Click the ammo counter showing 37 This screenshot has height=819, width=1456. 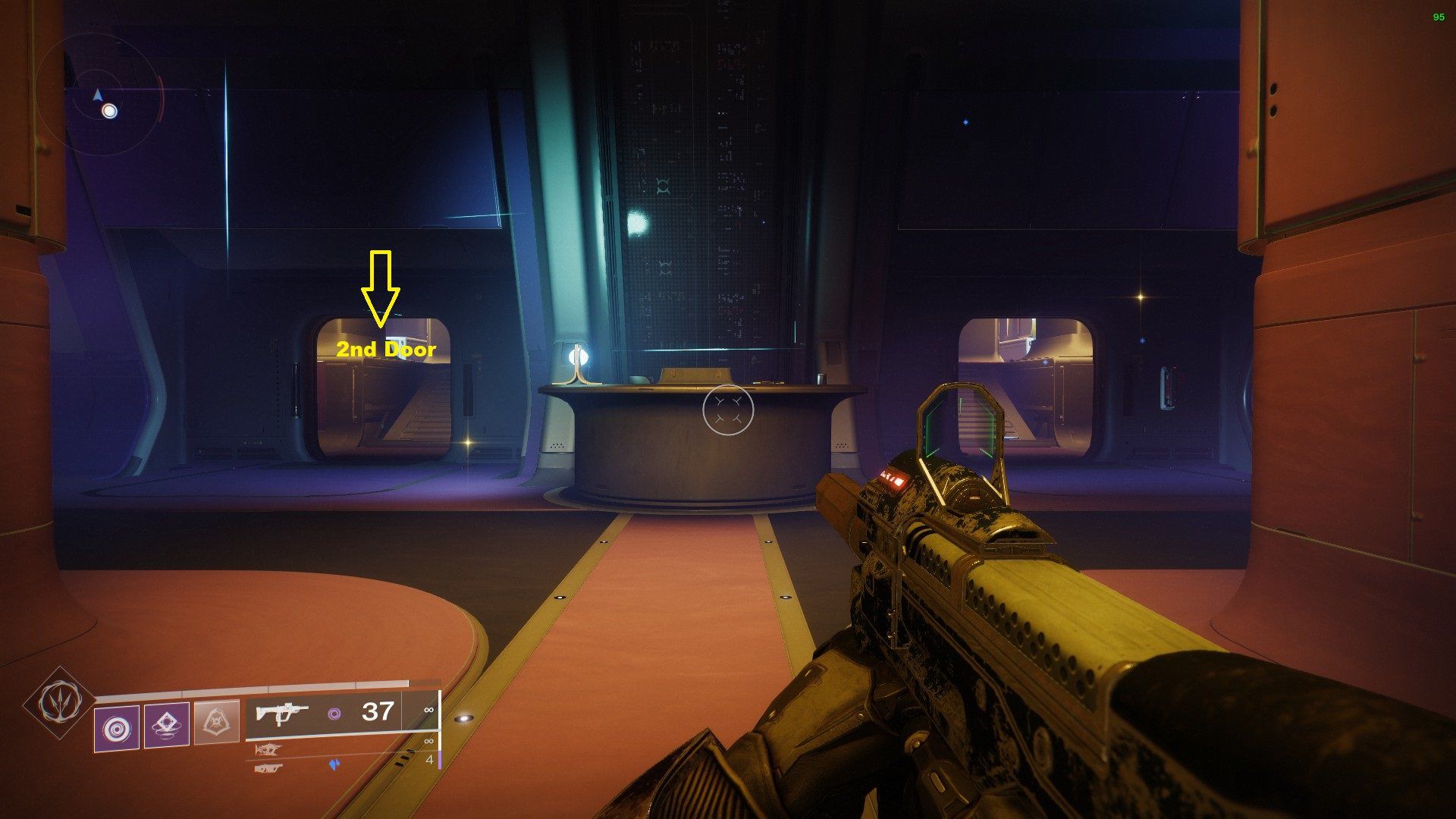pos(377,712)
